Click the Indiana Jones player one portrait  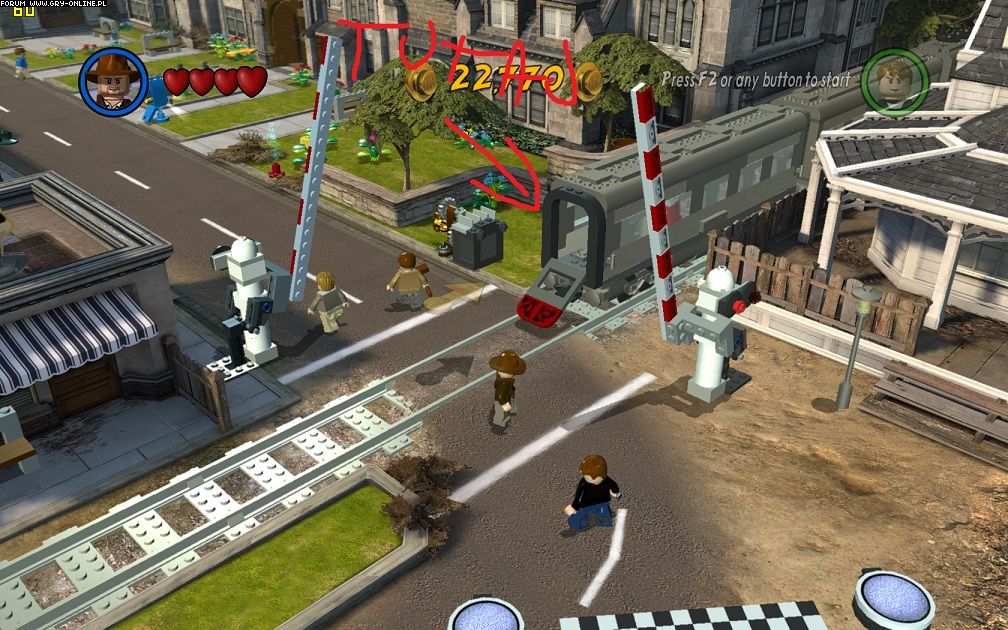114,82
